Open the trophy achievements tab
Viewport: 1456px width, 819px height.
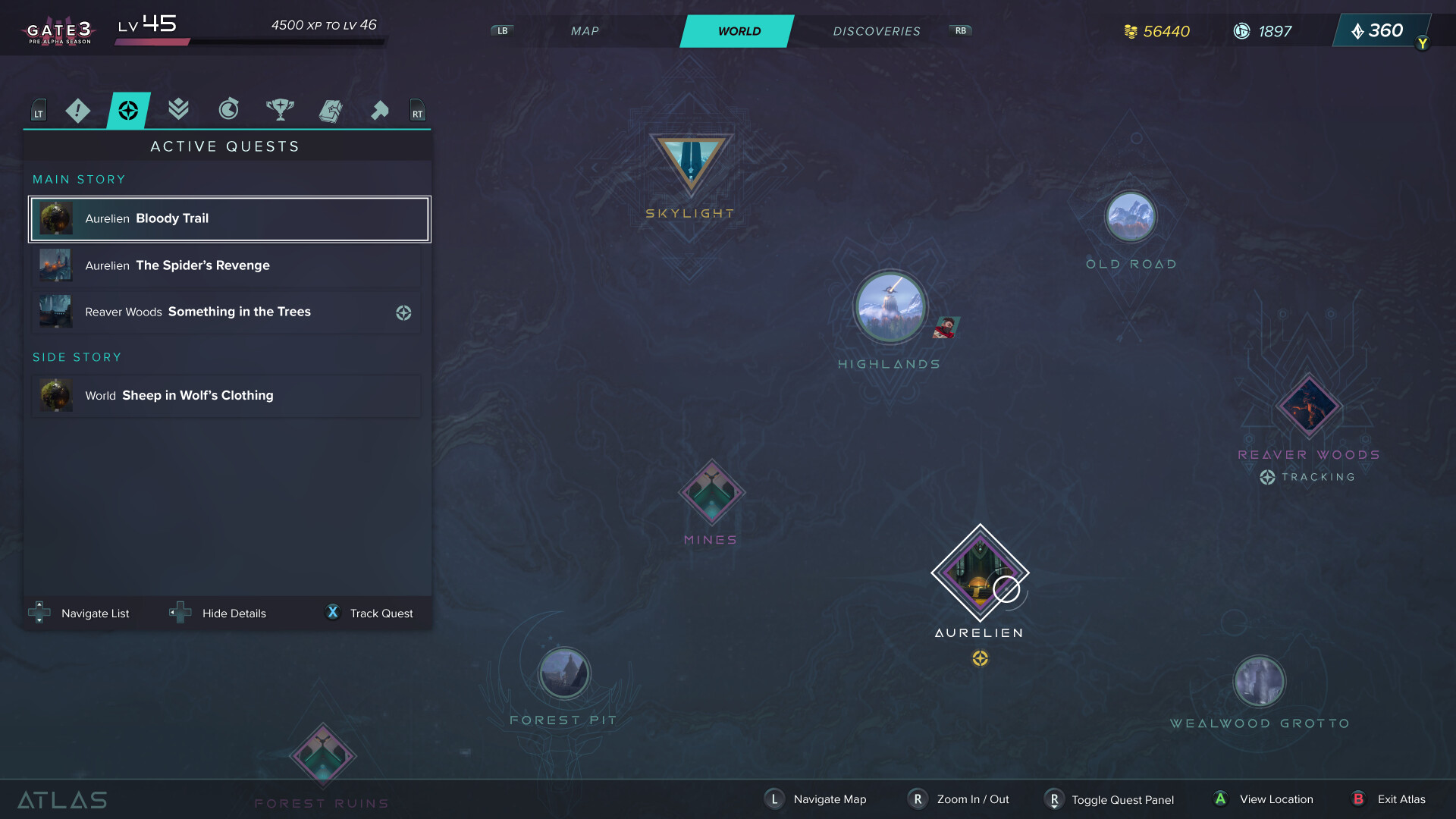[279, 110]
